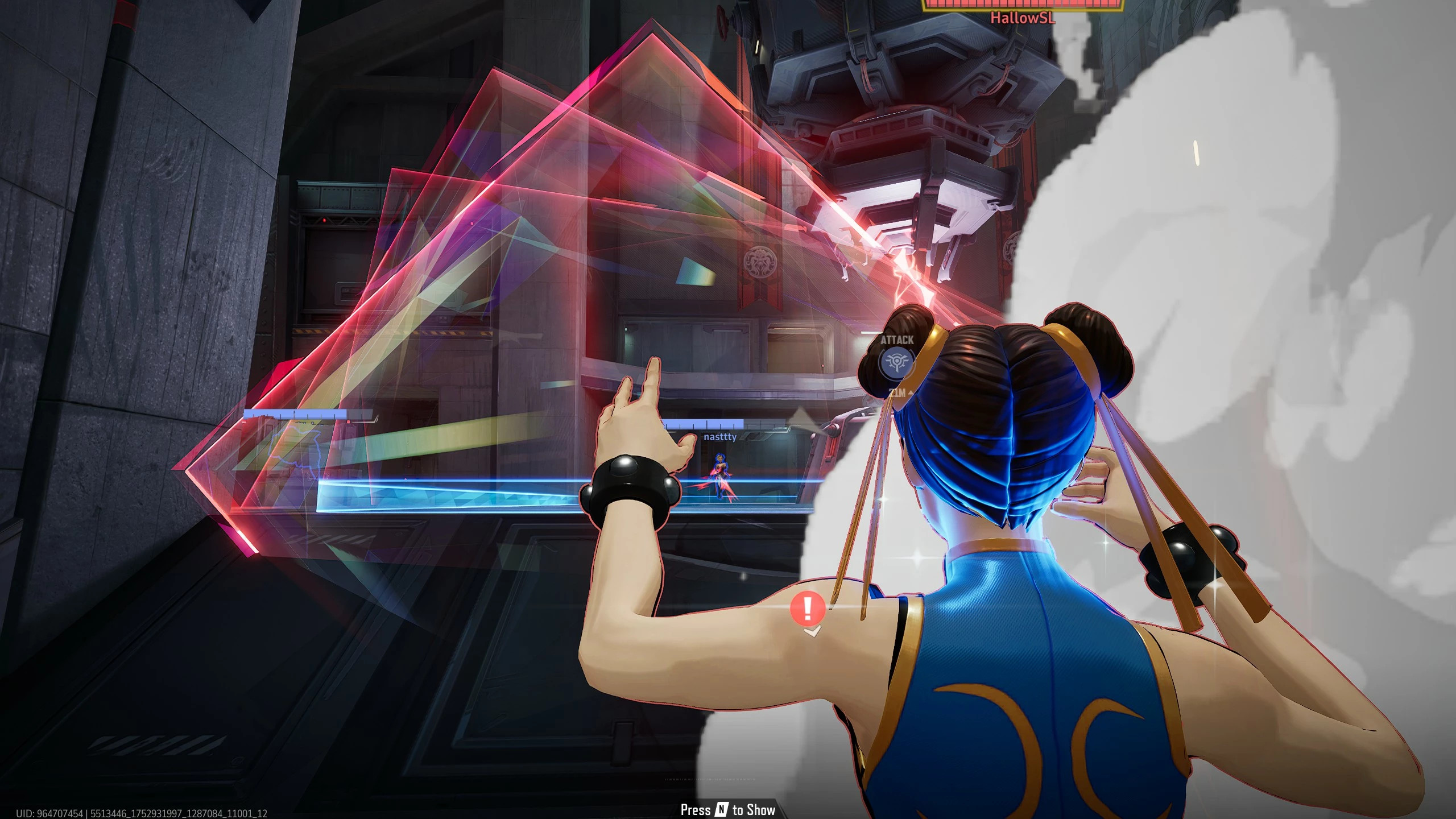Click the small triangle beside the 21M distance

(x=911, y=393)
